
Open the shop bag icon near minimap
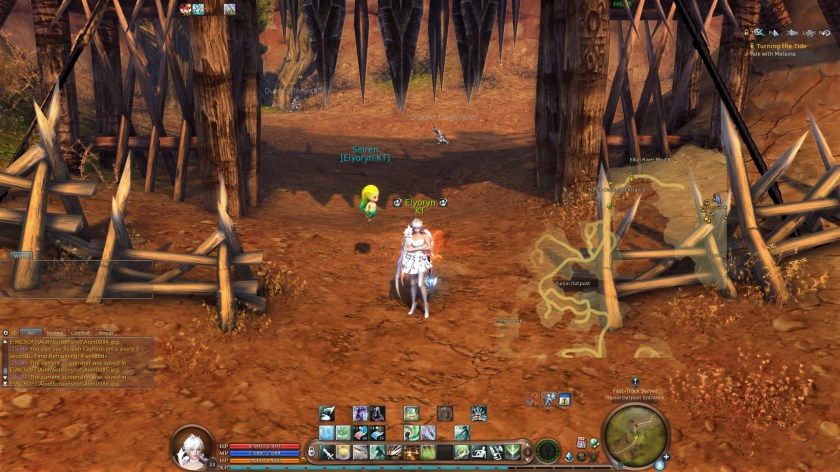pyautogui.click(x=581, y=441)
